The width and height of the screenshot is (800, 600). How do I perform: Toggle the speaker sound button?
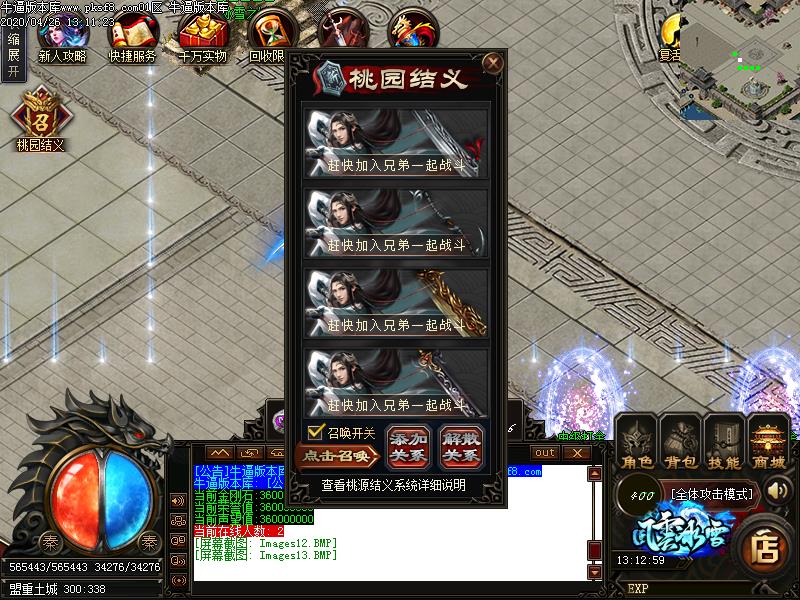179,500
